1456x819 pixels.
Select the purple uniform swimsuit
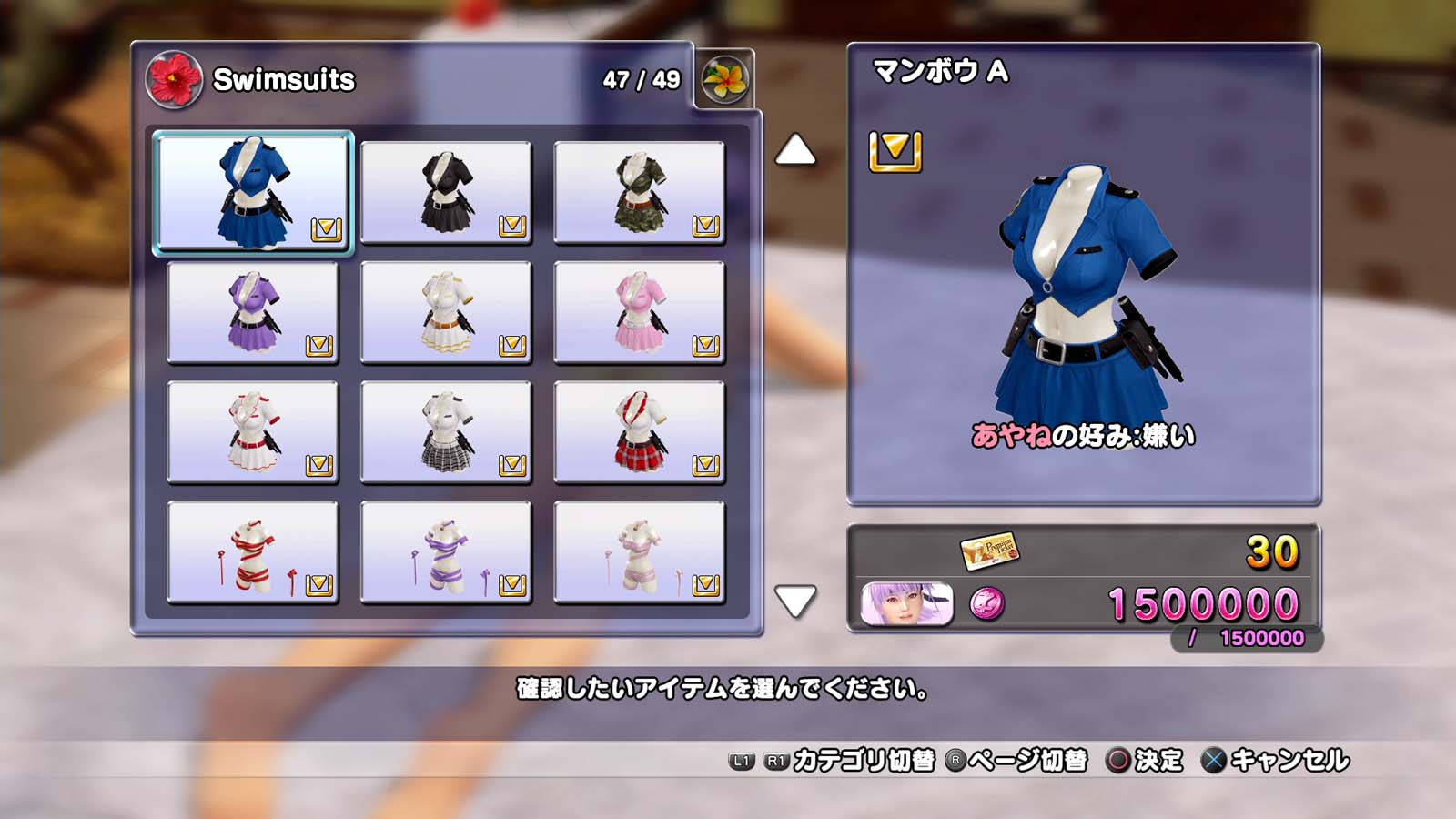pyautogui.click(x=253, y=312)
